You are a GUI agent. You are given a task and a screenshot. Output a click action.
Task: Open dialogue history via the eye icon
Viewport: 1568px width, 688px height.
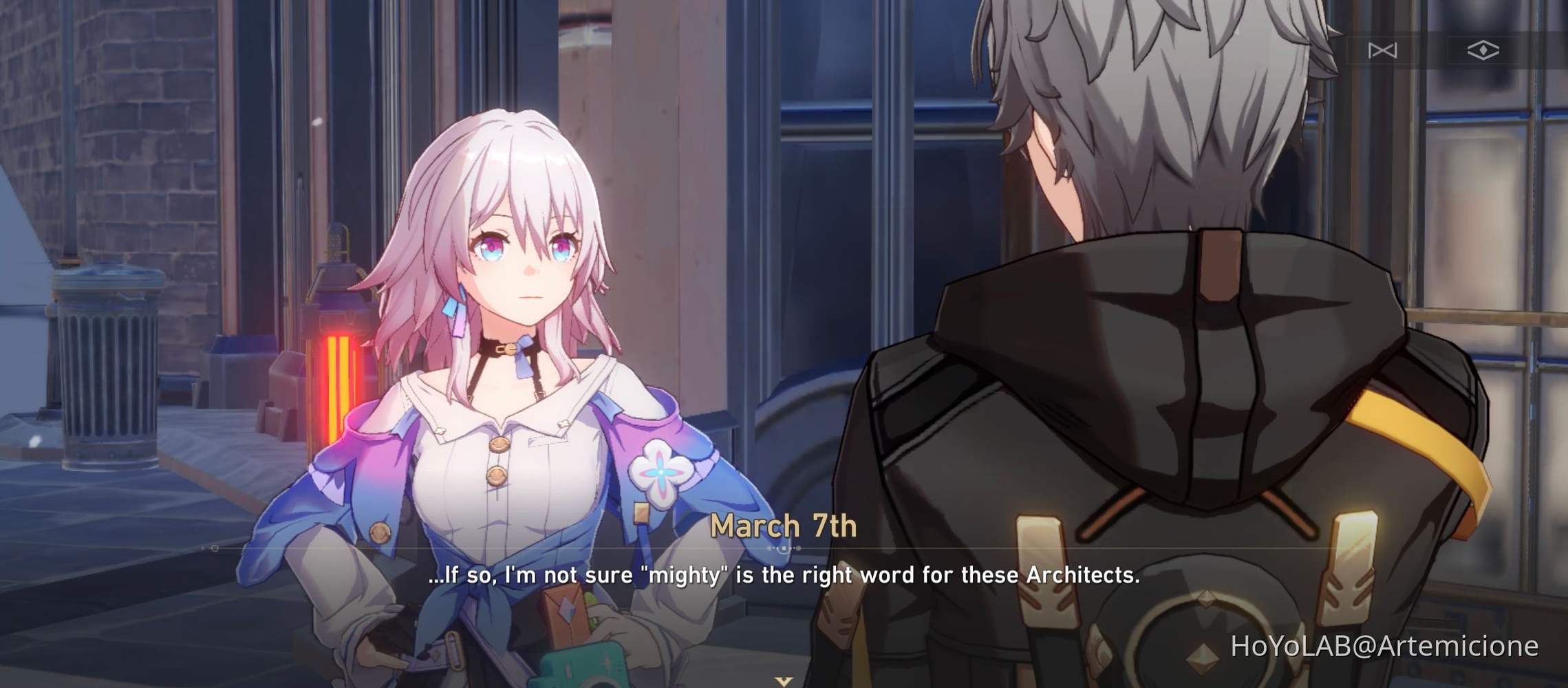[x=1483, y=50]
